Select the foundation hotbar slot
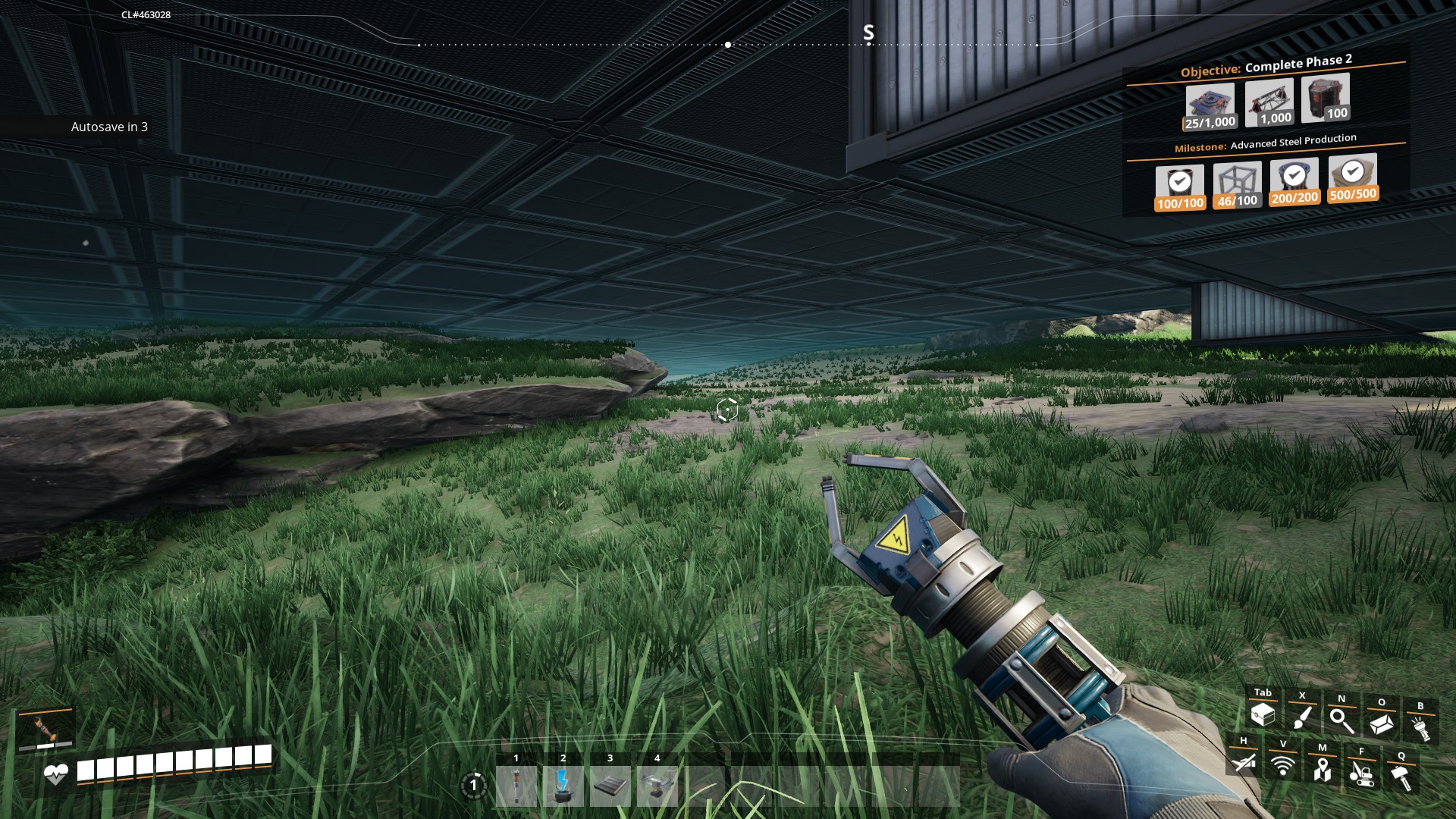This screenshot has height=819, width=1456. click(610, 786)
